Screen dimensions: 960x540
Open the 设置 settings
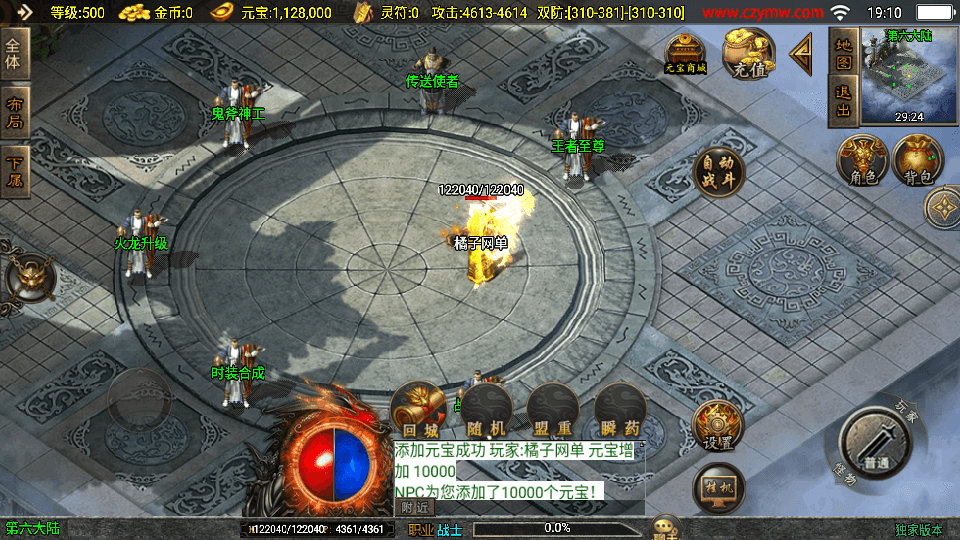pos(718,427)
